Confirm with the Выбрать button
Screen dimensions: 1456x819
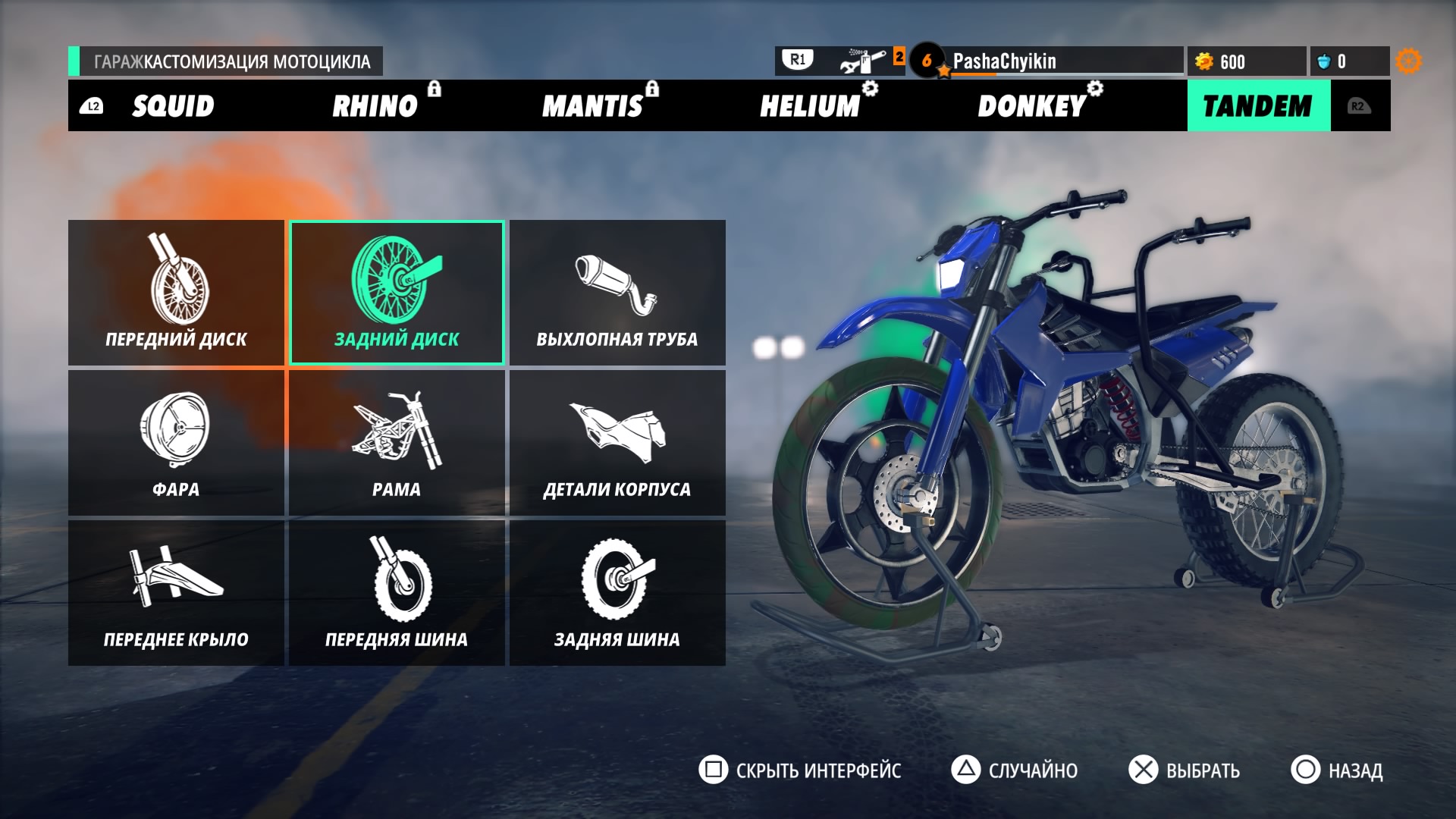pyautogui.click(x=1185, y=770)
